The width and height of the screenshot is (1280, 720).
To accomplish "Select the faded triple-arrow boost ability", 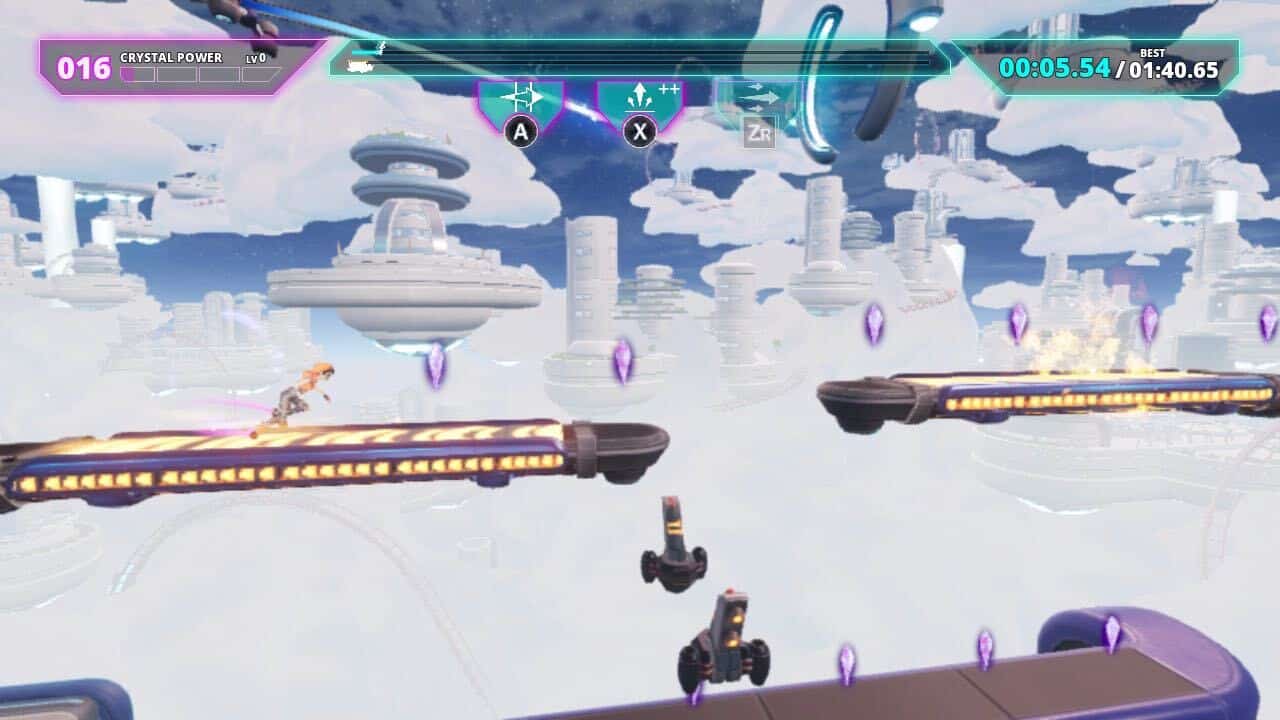I will tap(759, 100).
